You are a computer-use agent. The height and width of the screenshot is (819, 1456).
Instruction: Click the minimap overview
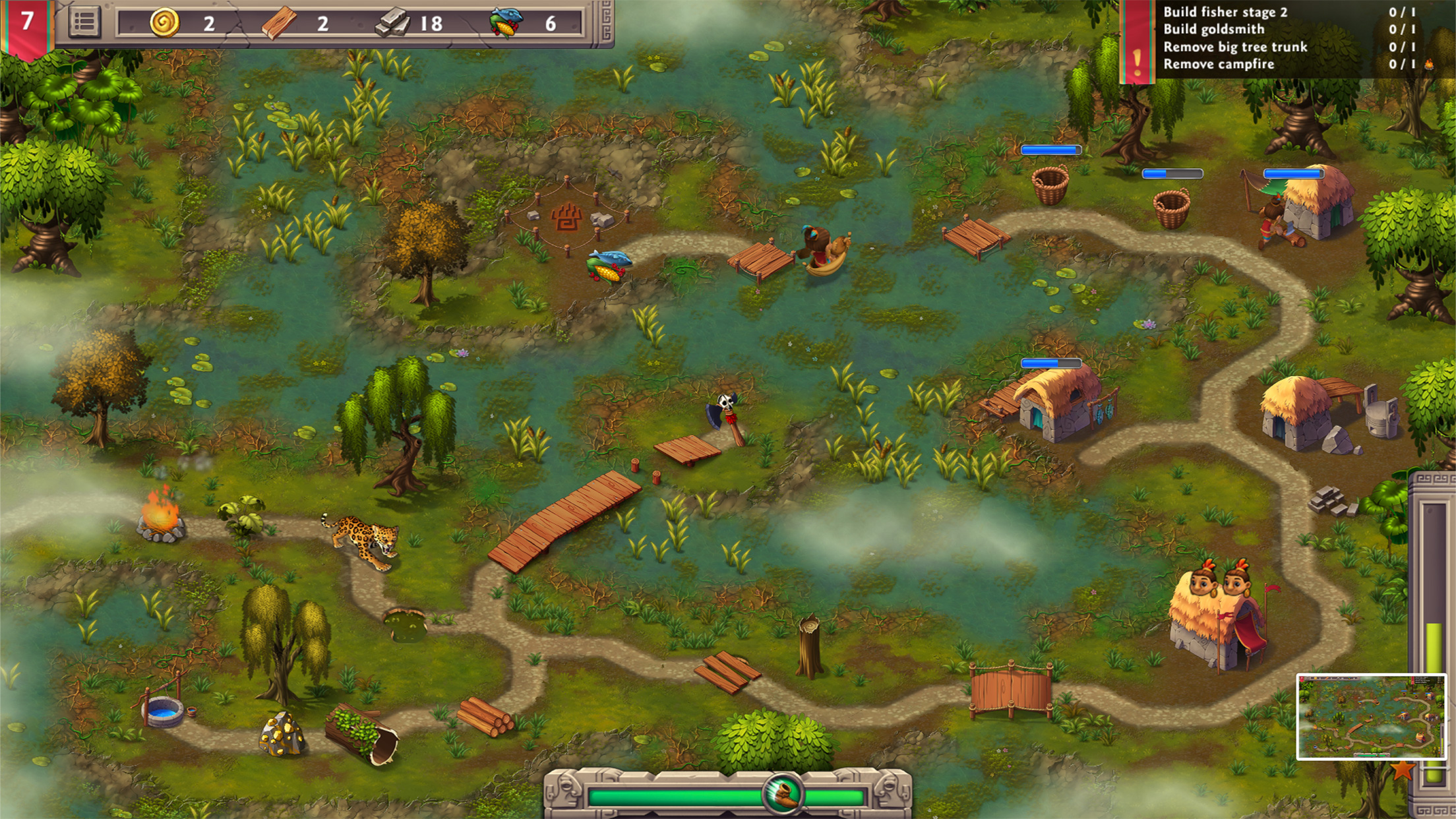1371,716
